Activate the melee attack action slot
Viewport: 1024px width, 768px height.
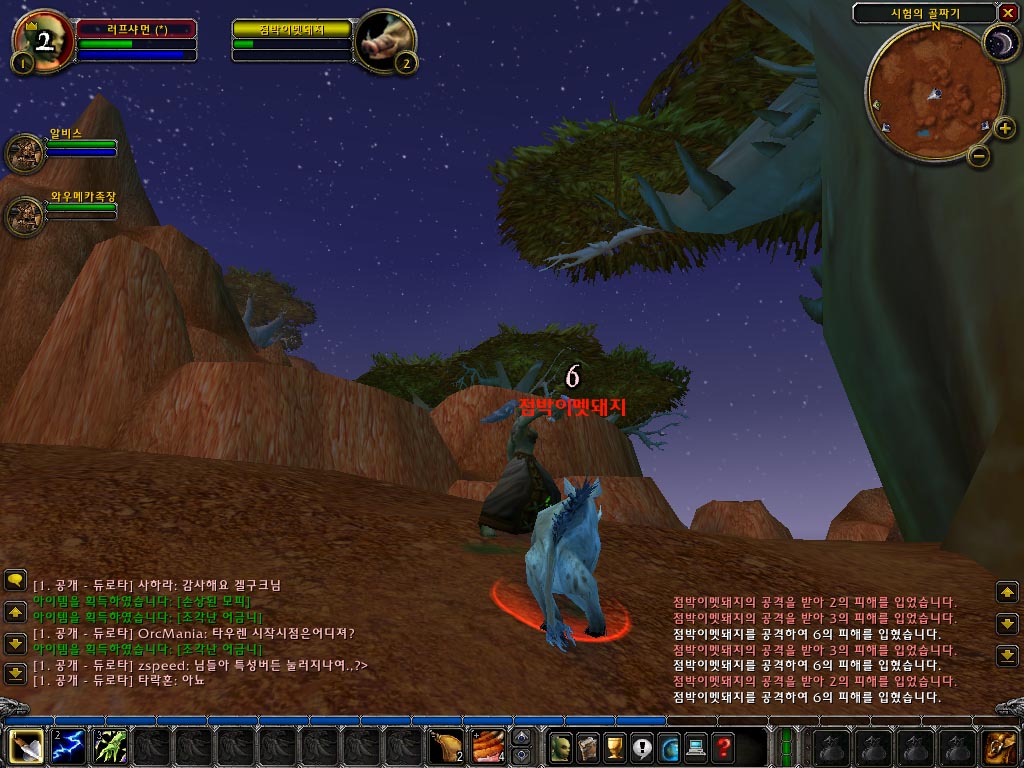(x=26, y=747)
